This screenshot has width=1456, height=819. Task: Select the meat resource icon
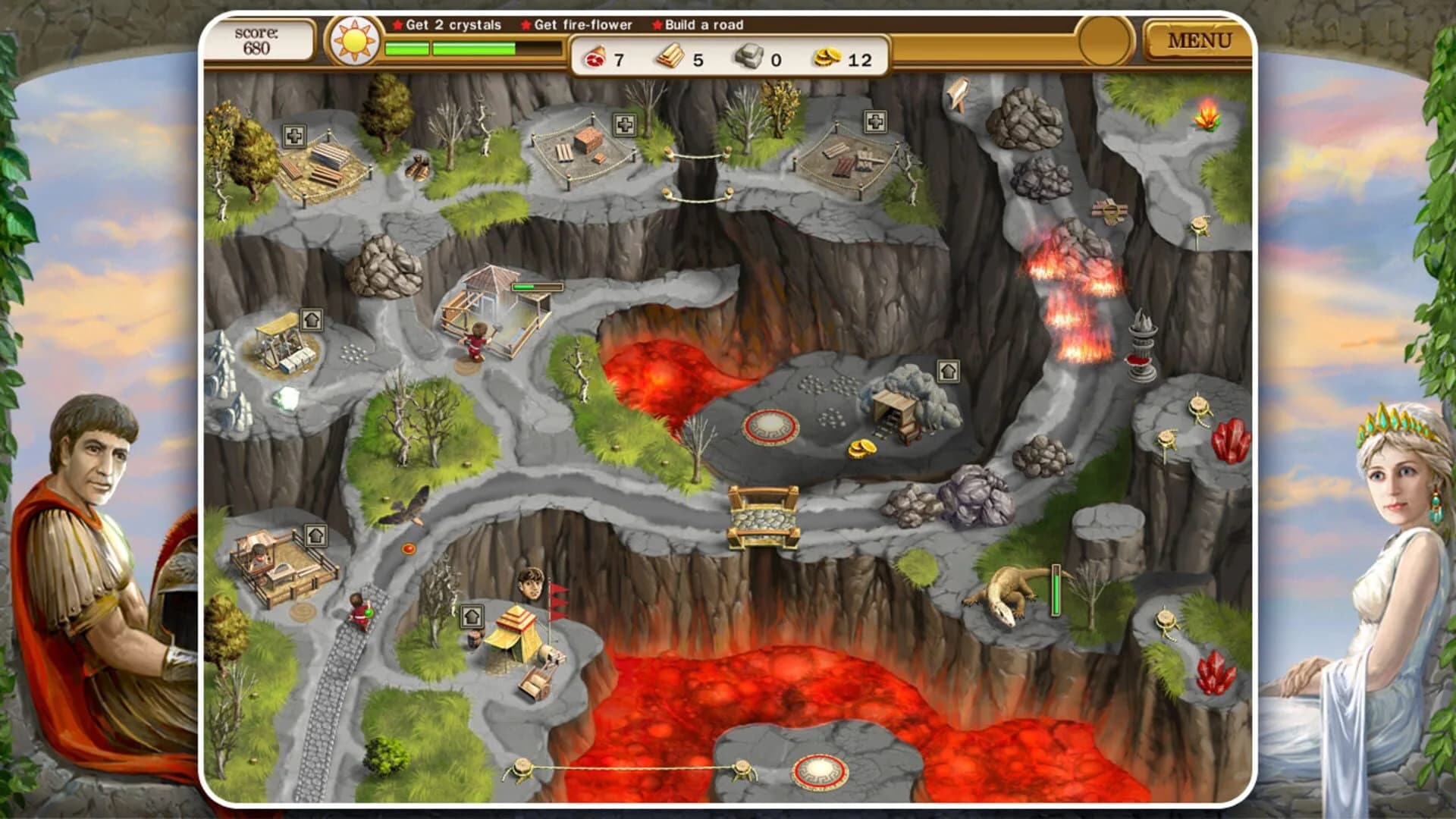tap(595, 55)
